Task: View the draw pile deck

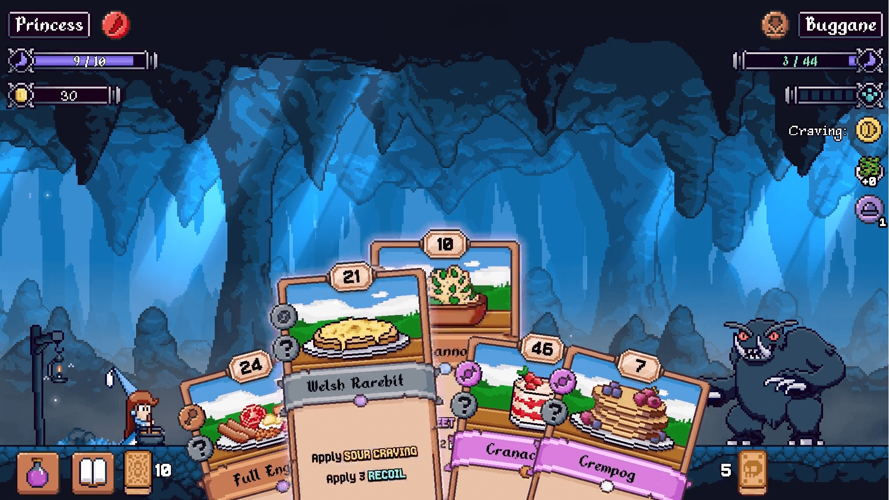Action: click(137, 470)
